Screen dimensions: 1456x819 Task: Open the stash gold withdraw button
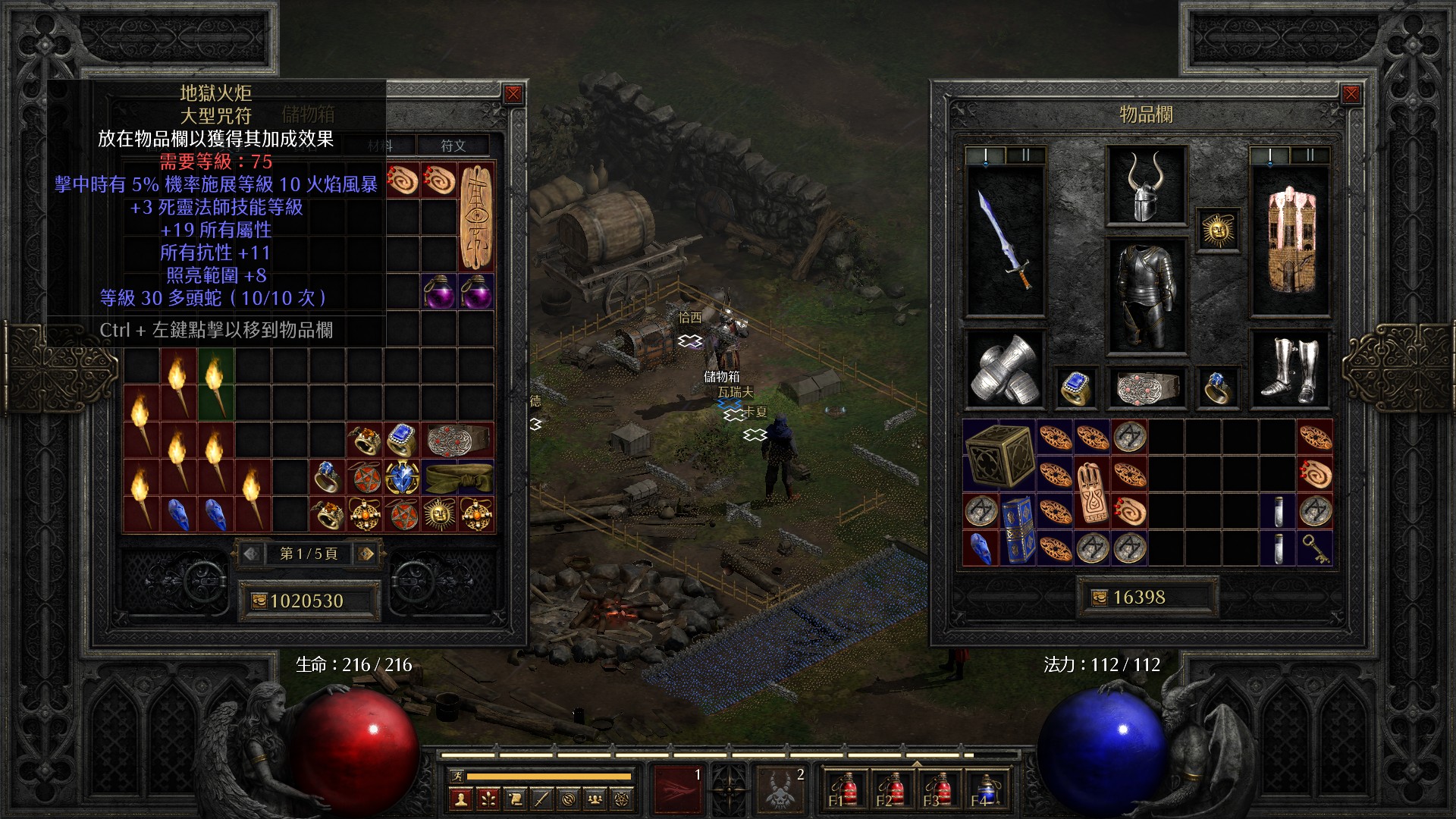(x=259, y=601)
